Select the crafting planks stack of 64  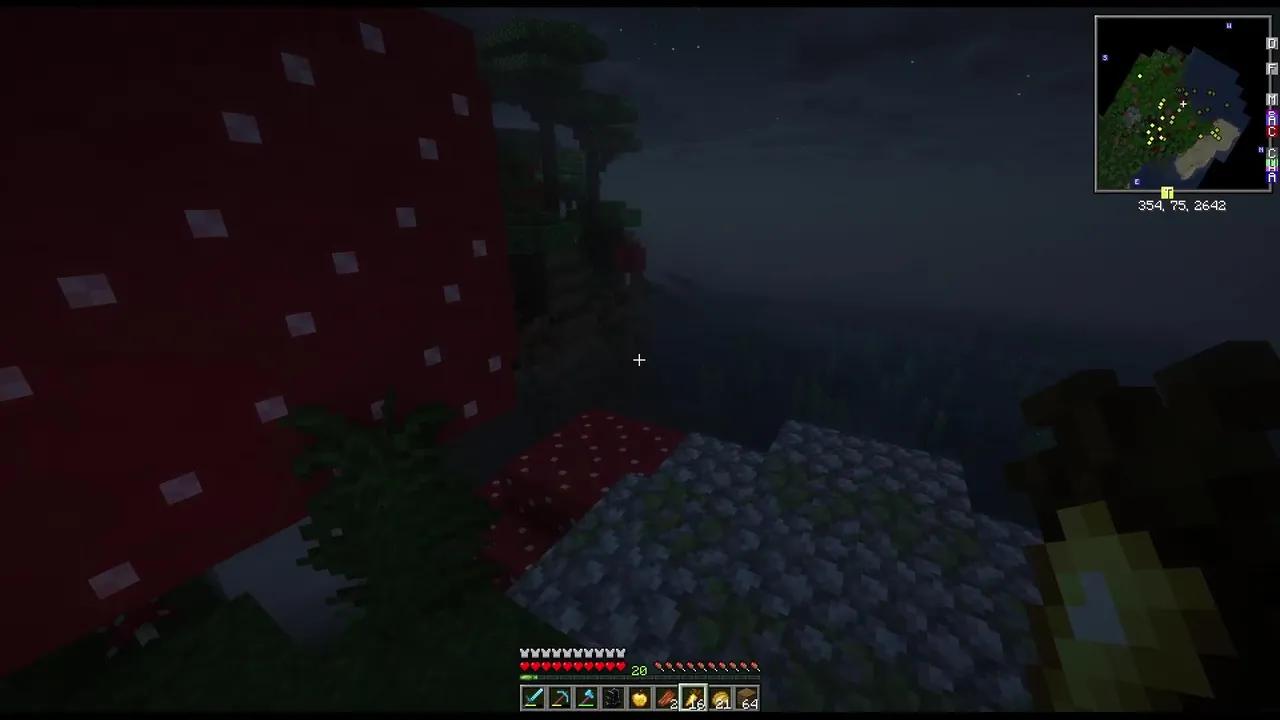(749, 697)
